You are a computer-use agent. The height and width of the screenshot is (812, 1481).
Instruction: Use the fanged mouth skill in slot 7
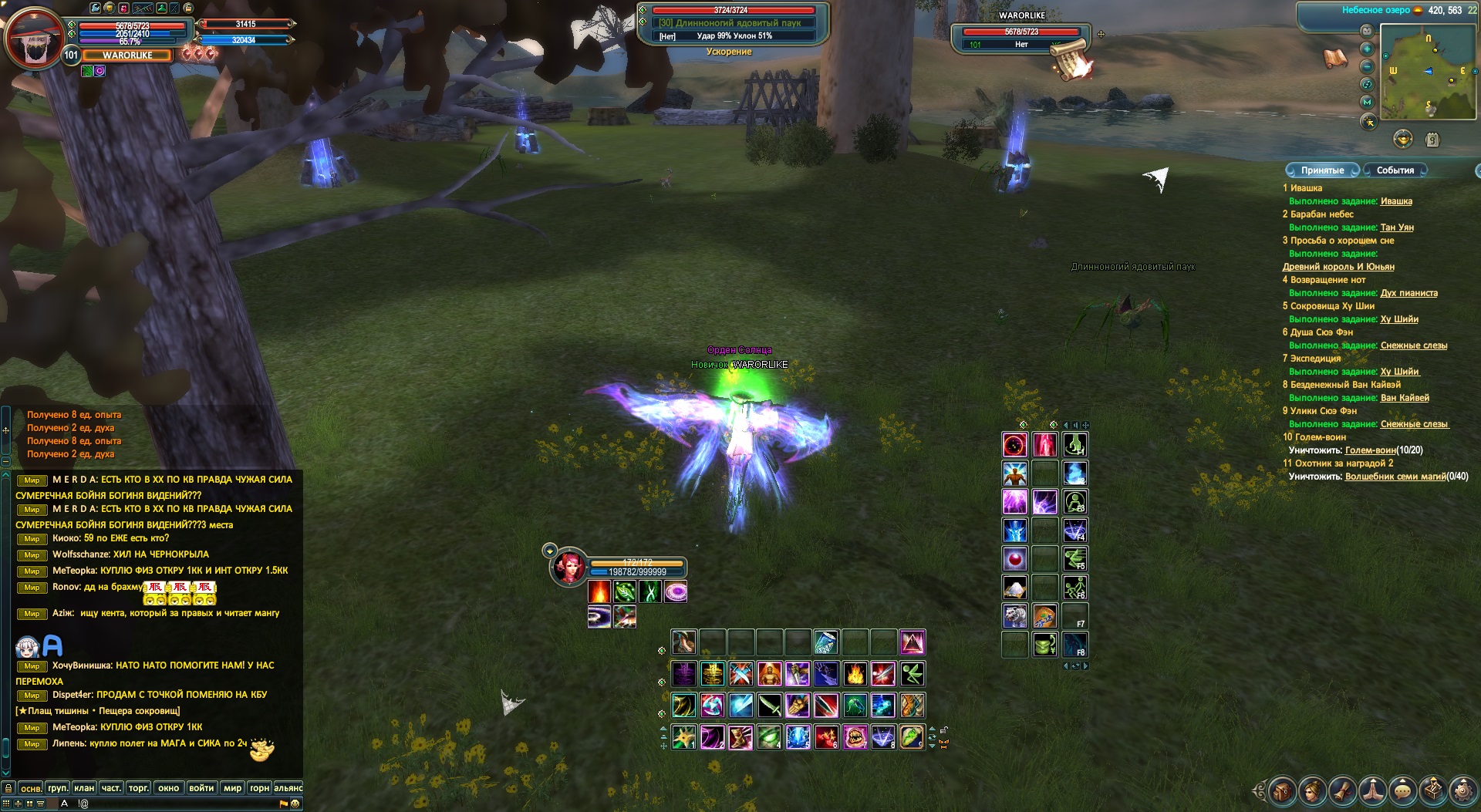[855, 737]
